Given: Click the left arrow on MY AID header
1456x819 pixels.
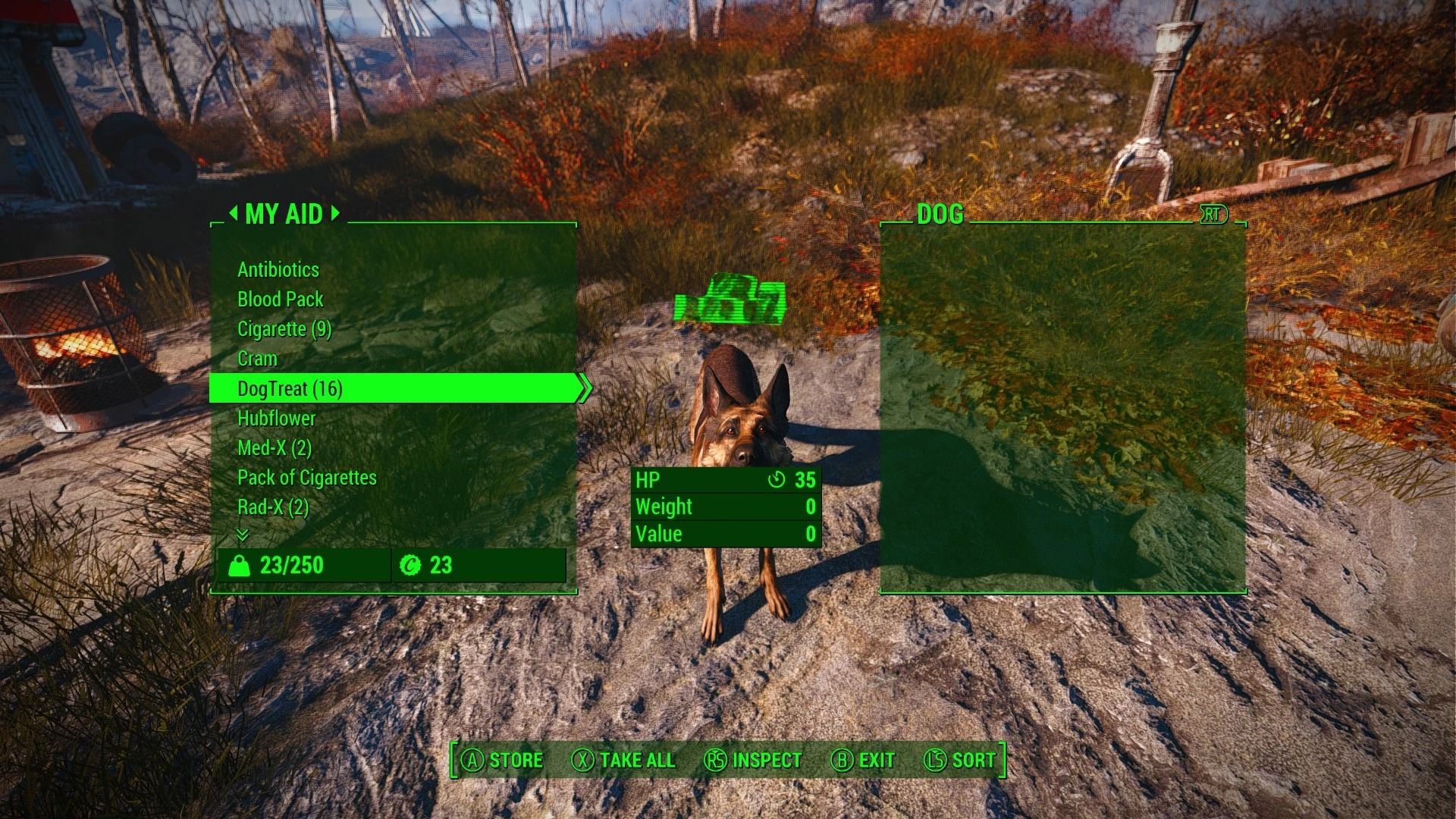Looking at the screenshot, I should (235, 215).
